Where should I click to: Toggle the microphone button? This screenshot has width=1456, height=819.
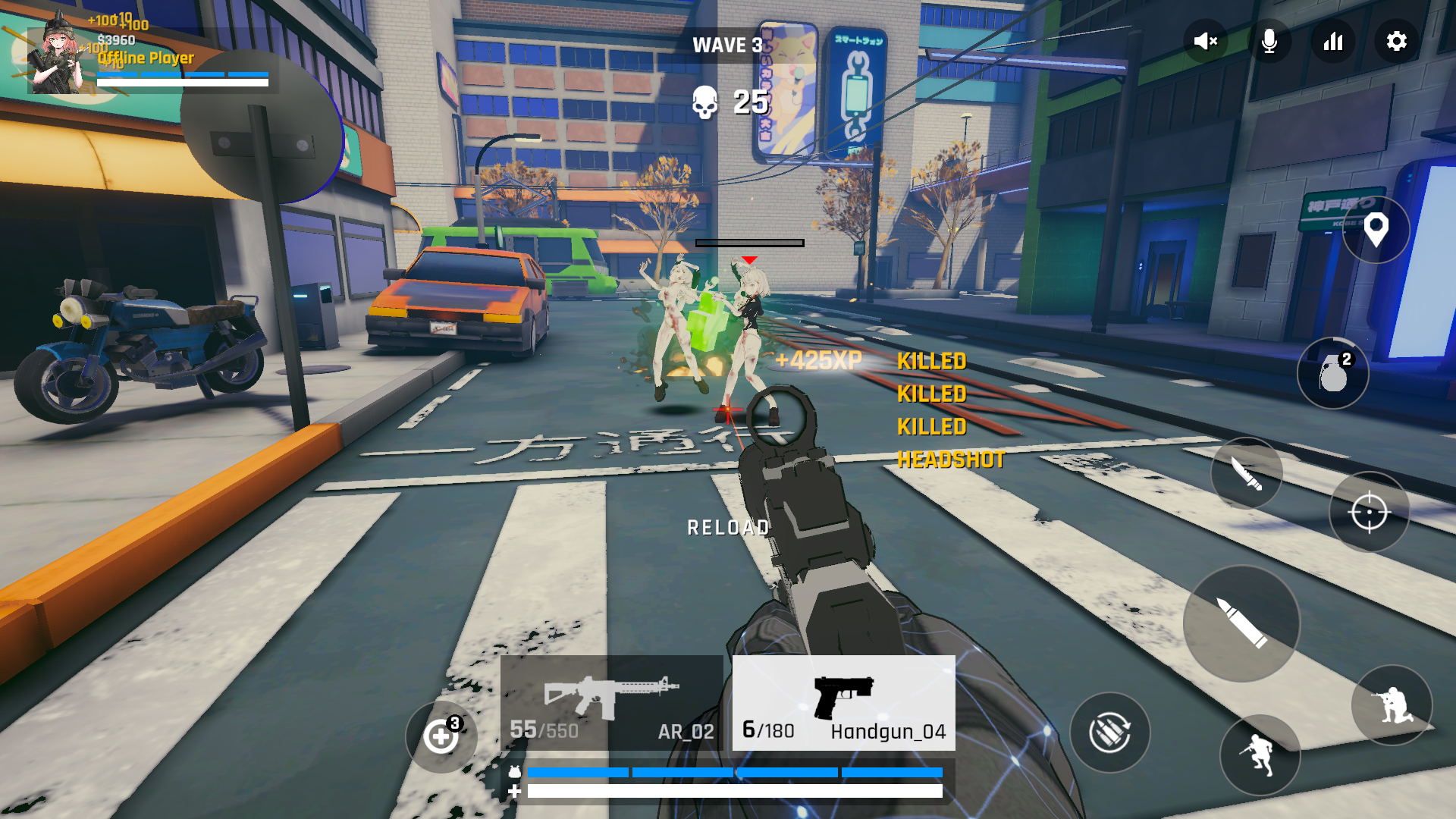(x=1269, y=41)
